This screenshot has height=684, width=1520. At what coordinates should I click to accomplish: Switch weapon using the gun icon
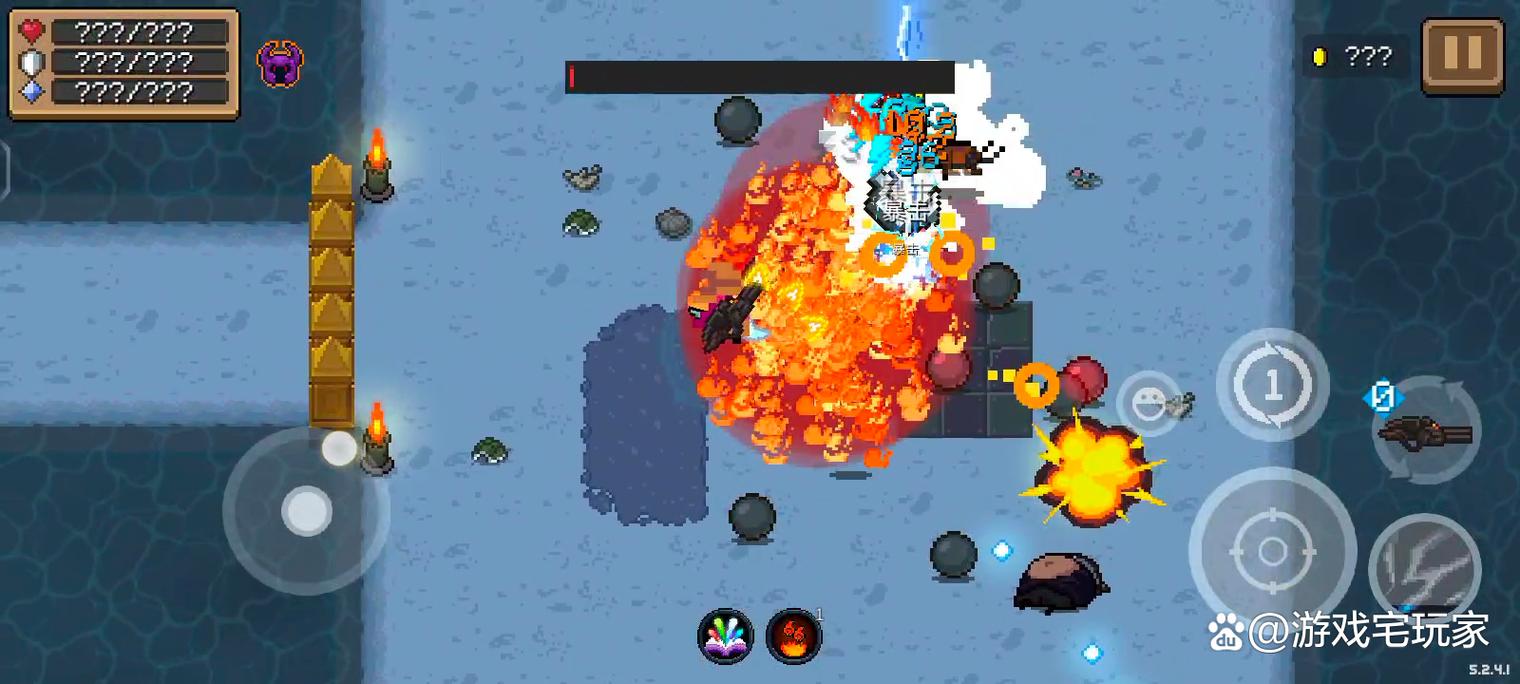point(1425,432)
